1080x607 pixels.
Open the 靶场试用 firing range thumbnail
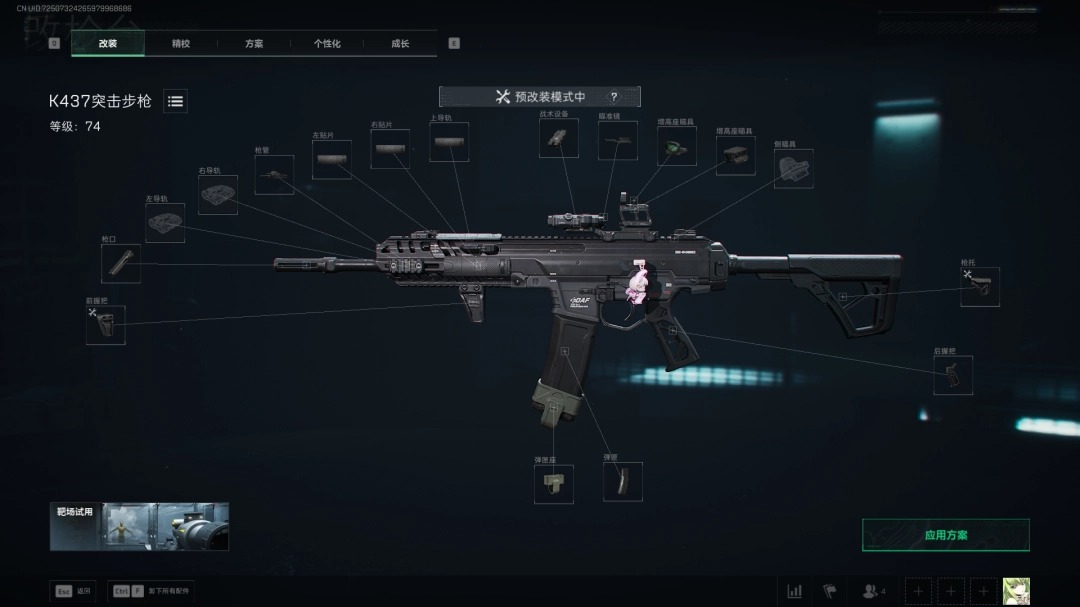140,526
